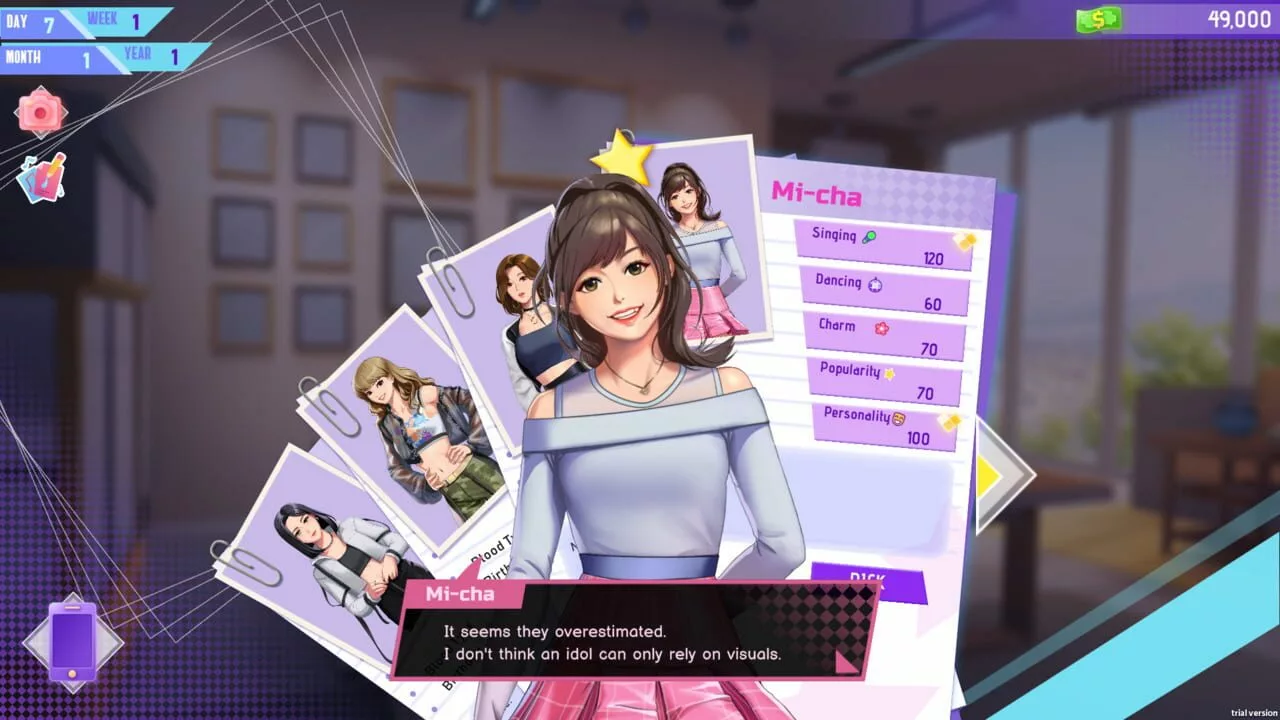
Task: Open the pink camera icon
Action: click(x=40, y=112)
